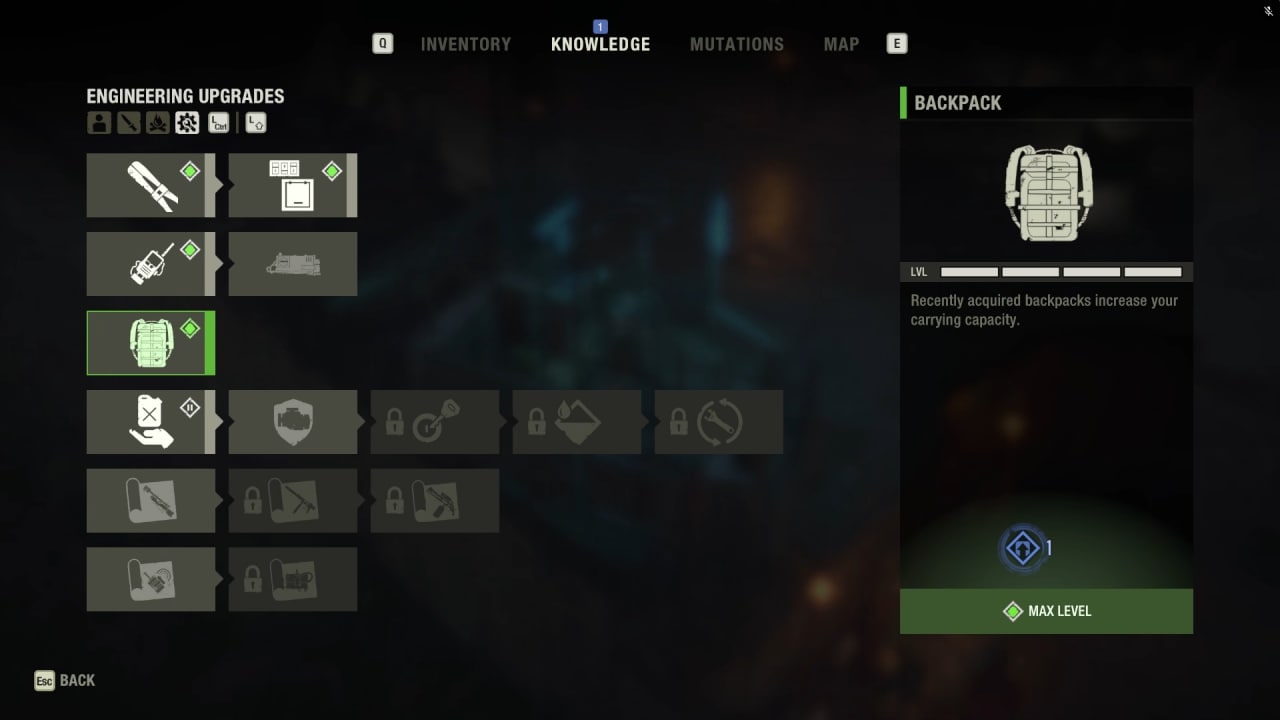Click the detonator blueprint node

(x=151, y=578)
